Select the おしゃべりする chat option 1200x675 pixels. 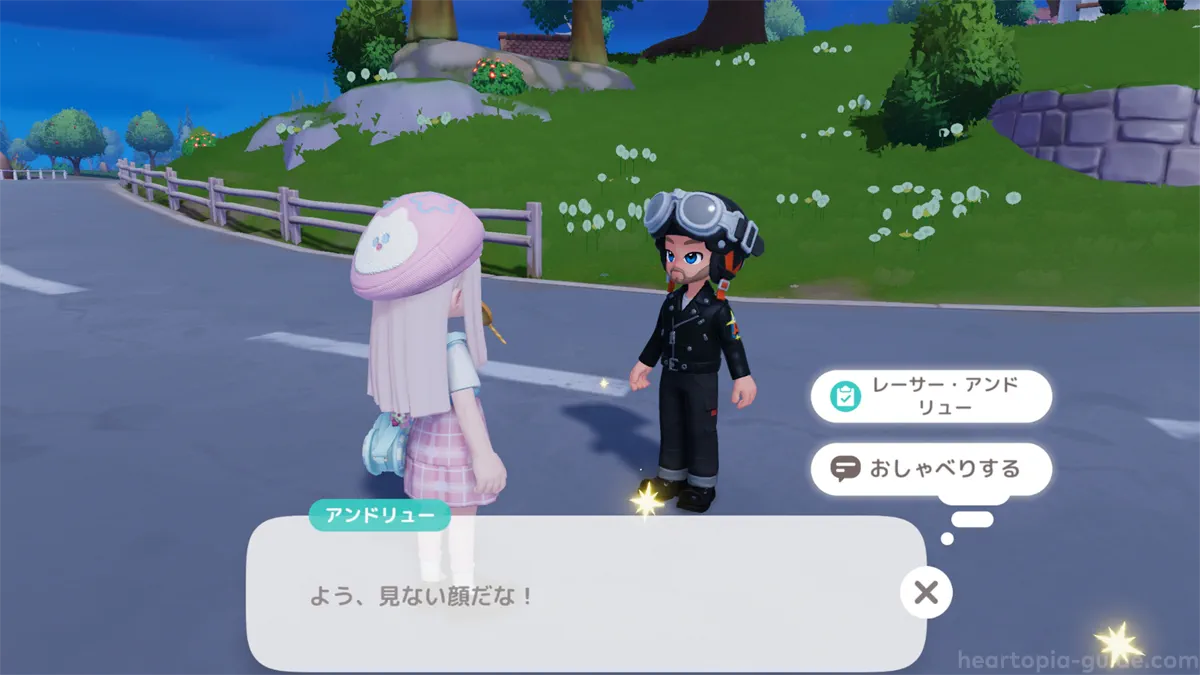pos(931,468)
